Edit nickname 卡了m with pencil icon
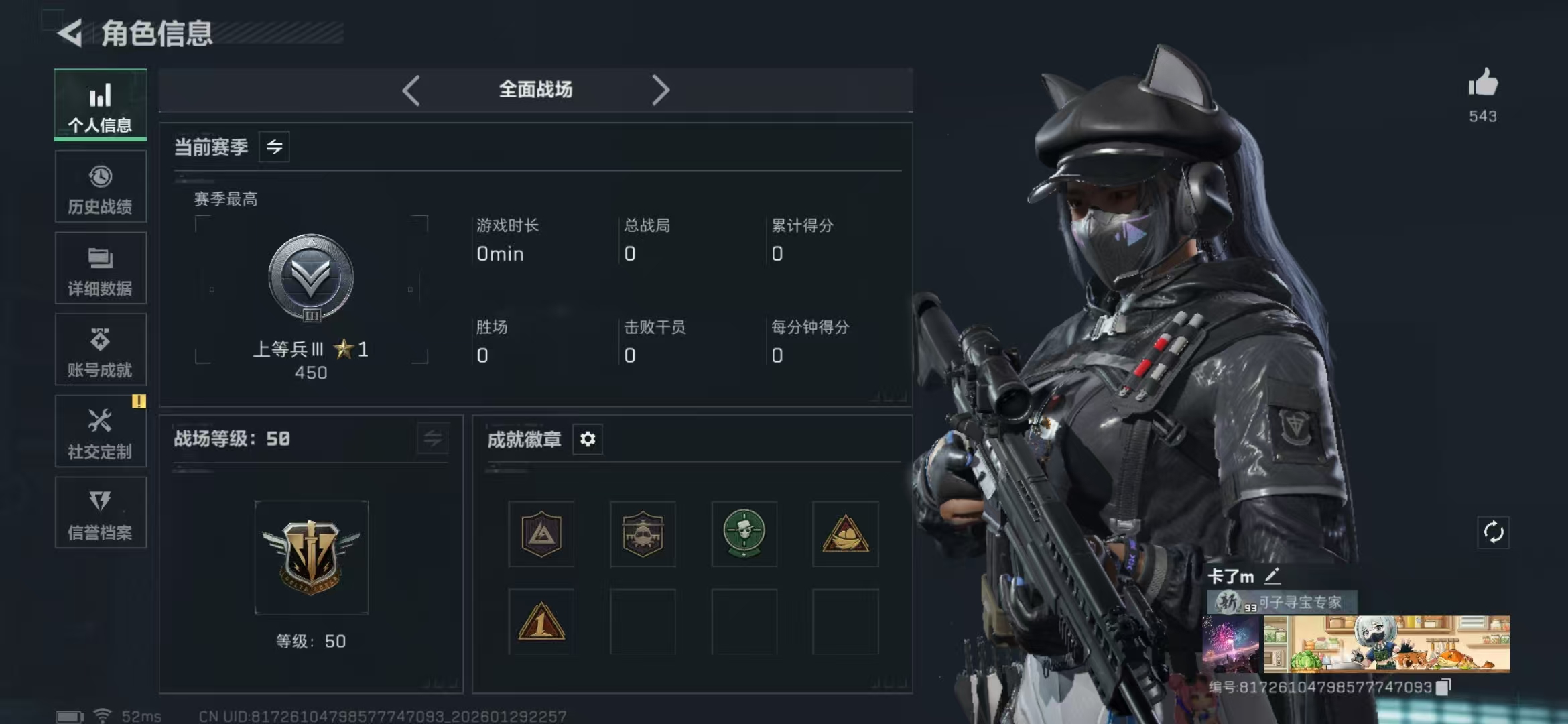Image resolution: width=1568 pixels, height=724 pixels. 1273,575
